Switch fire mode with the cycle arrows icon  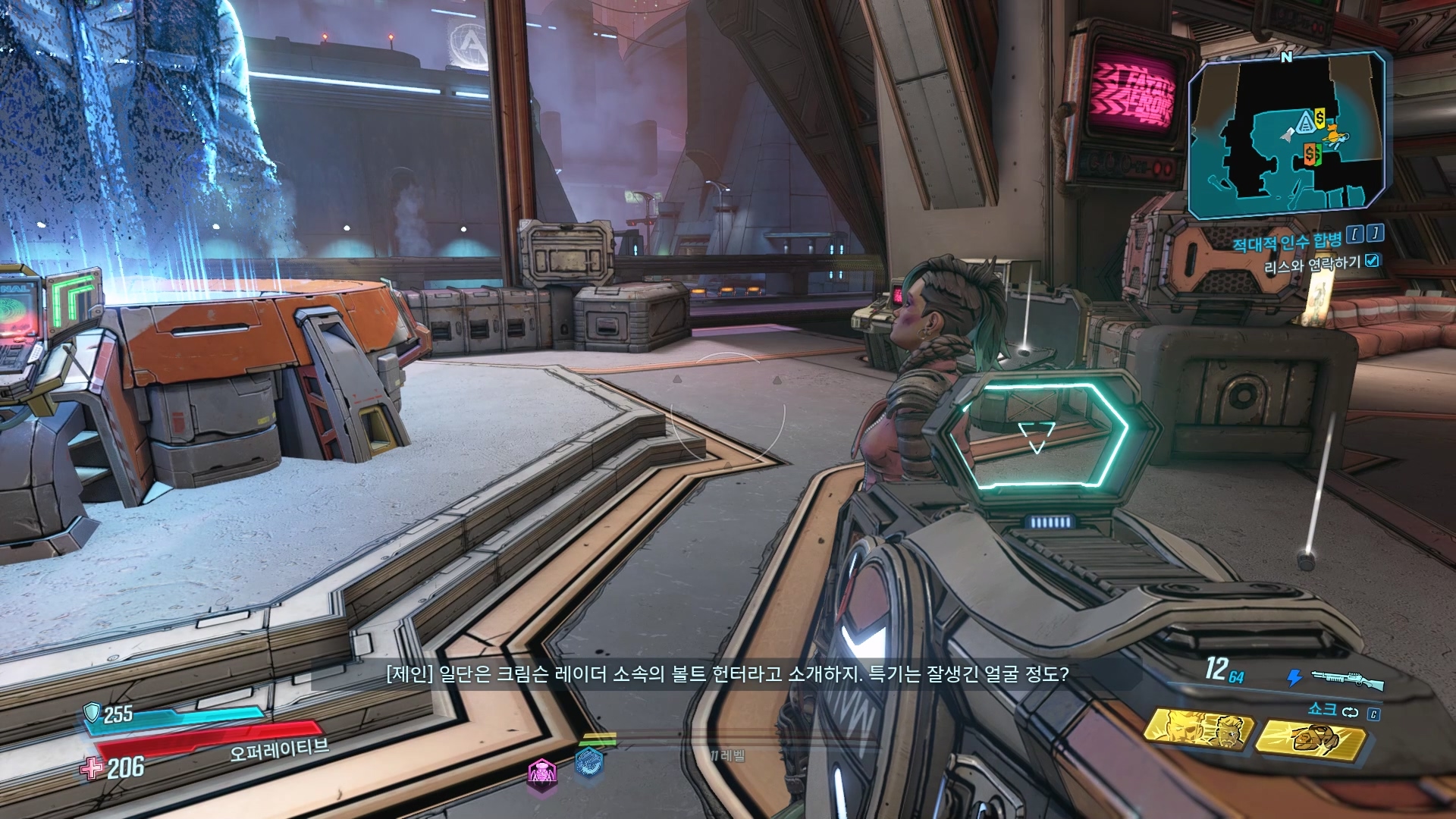(1351, 712)
